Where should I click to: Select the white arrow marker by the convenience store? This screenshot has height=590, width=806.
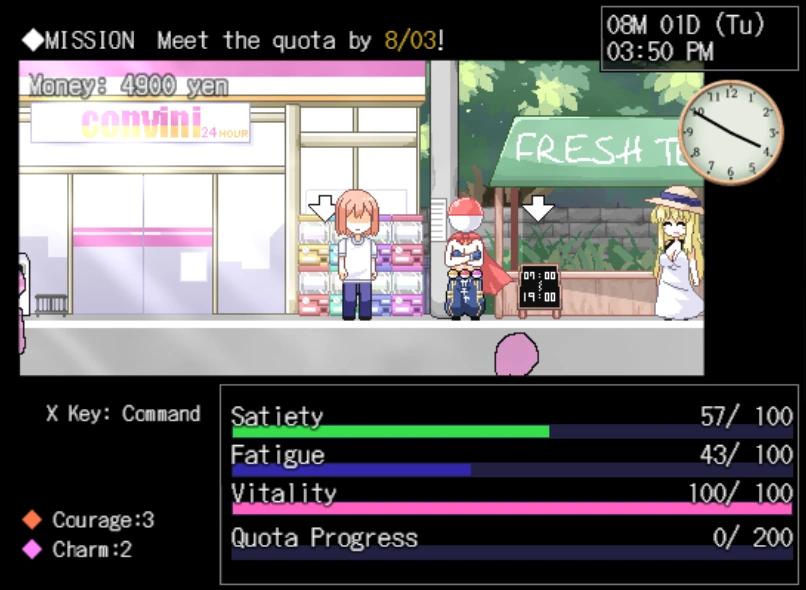(322, 208)
